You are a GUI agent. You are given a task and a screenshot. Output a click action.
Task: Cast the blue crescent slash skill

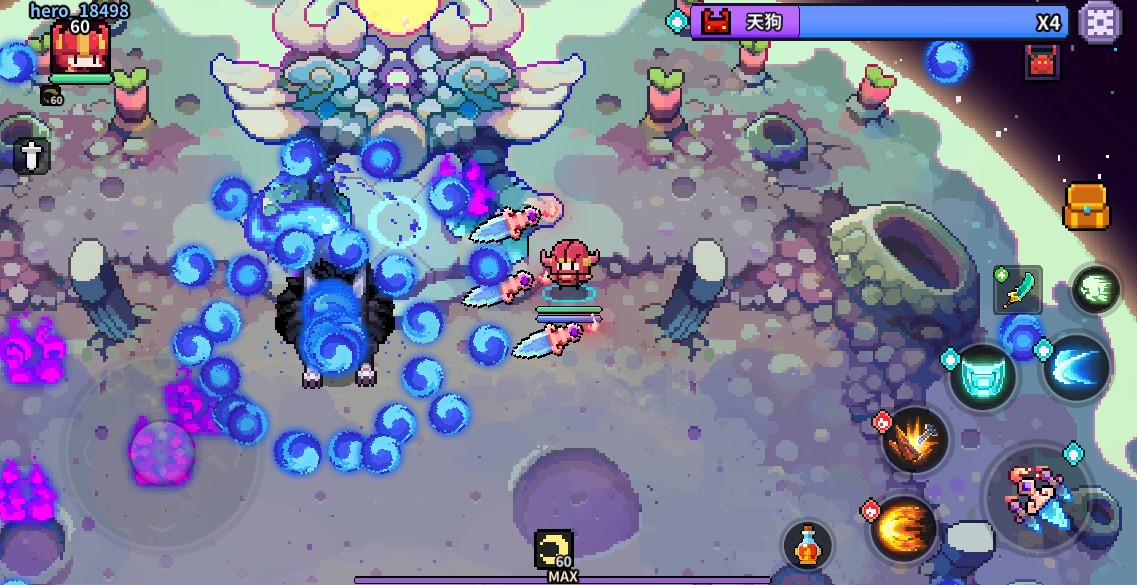click(x=1077, y=367)
